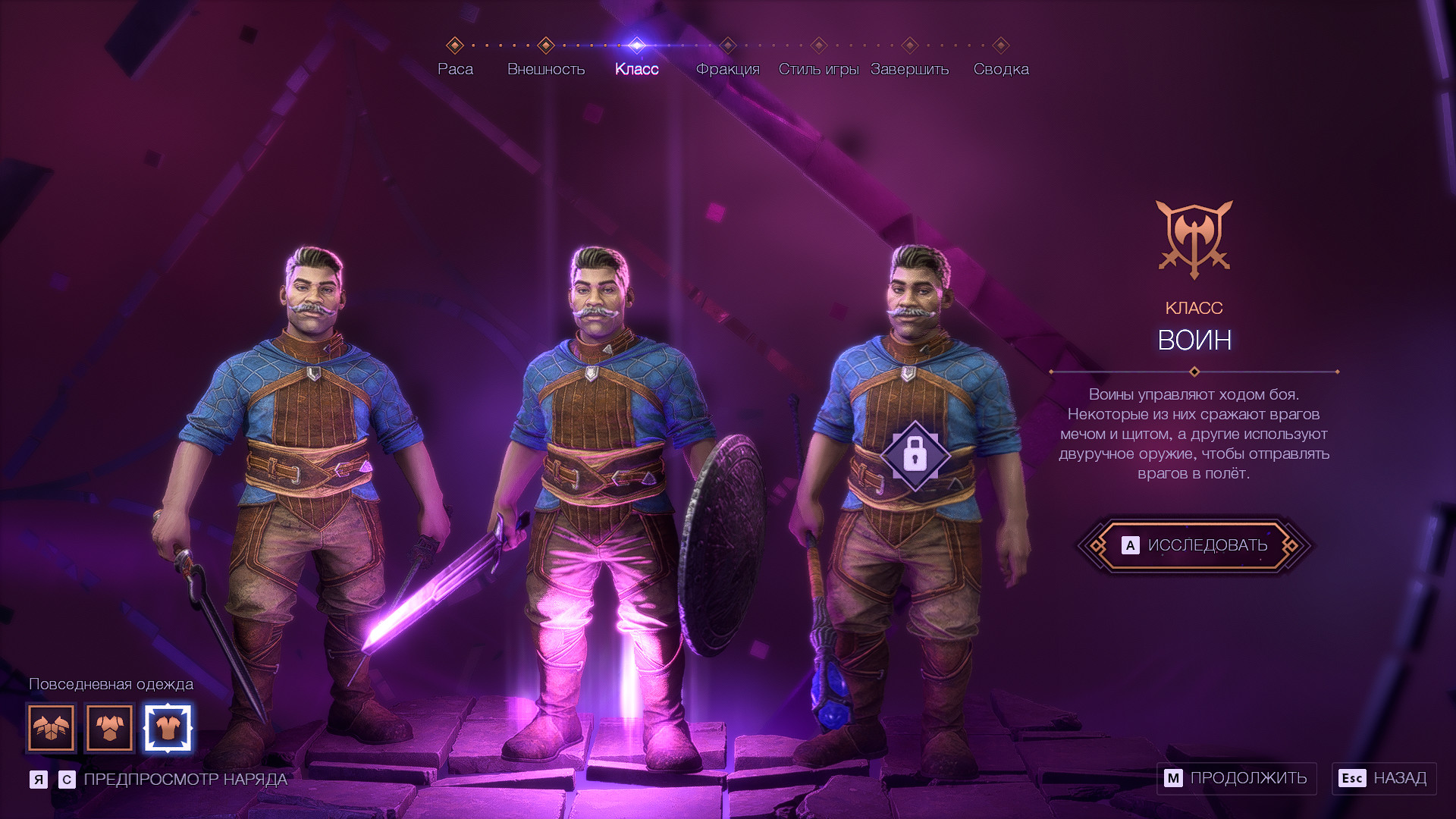Screen dimensions: 1456x819
Task: Show the Сводка summary tab
Action: pos(1001,68)
